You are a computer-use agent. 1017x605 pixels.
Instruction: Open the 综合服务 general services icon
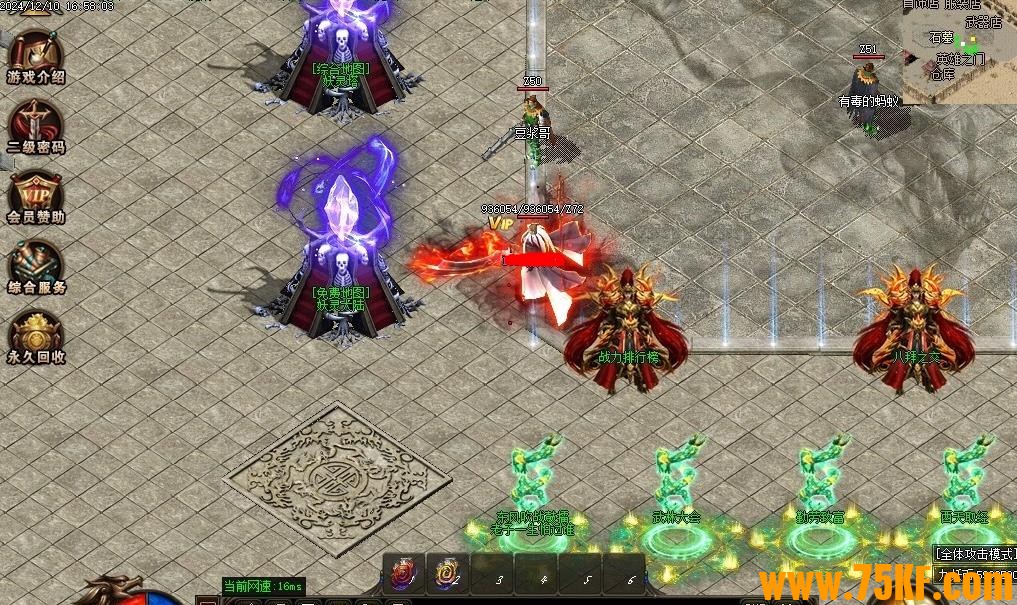(36, 265)
